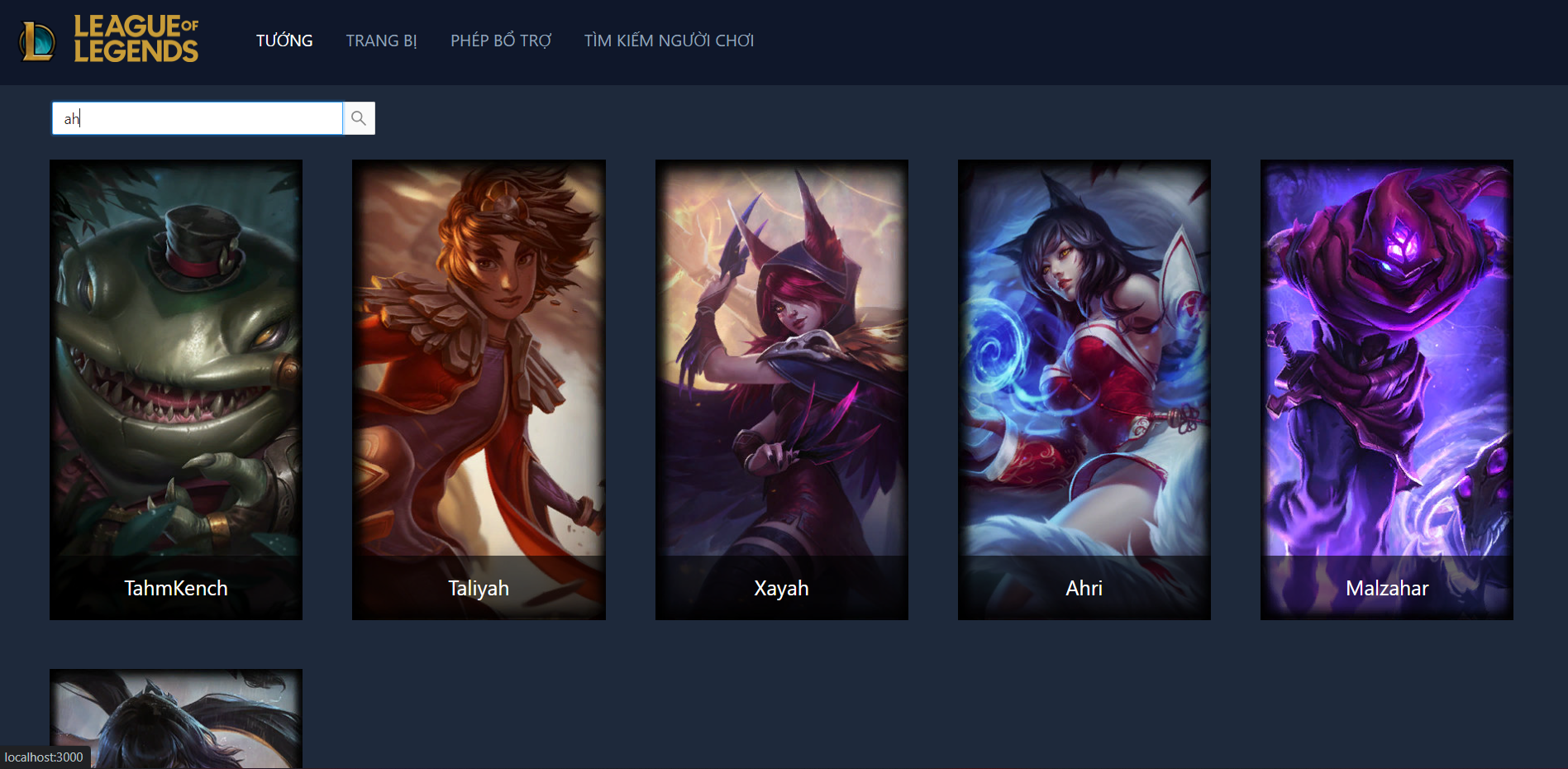The image size is (1568, 769).
Task: Open the PHÉP BỔ TRỢ menu item
Action: coord(500,40)
